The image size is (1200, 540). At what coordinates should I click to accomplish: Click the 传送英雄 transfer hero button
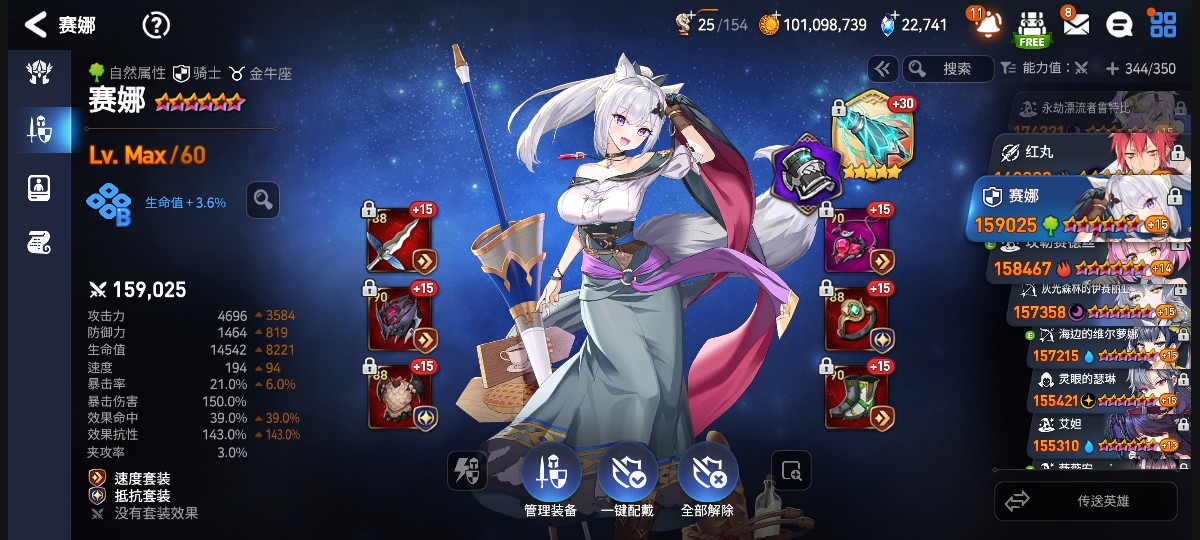point(1092,501)
